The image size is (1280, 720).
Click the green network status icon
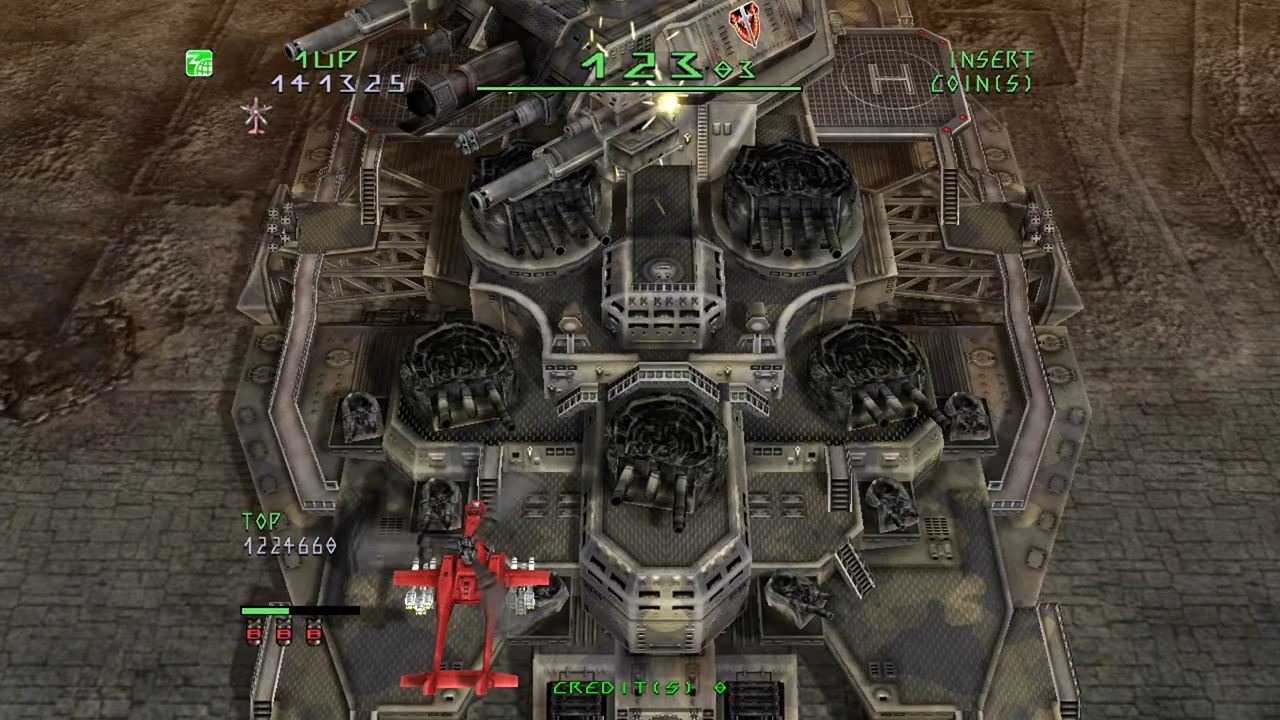coord(198,63)
